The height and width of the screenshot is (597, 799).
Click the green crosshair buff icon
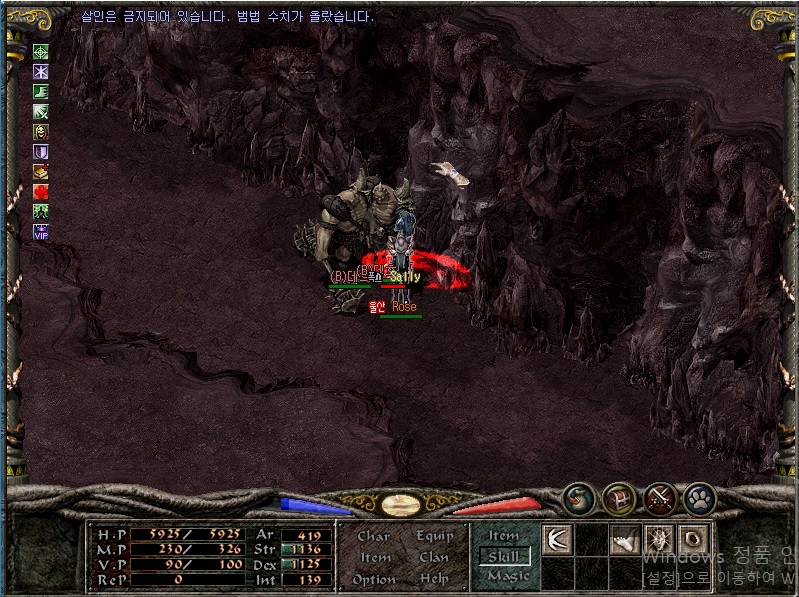click(x=41, y=52)
